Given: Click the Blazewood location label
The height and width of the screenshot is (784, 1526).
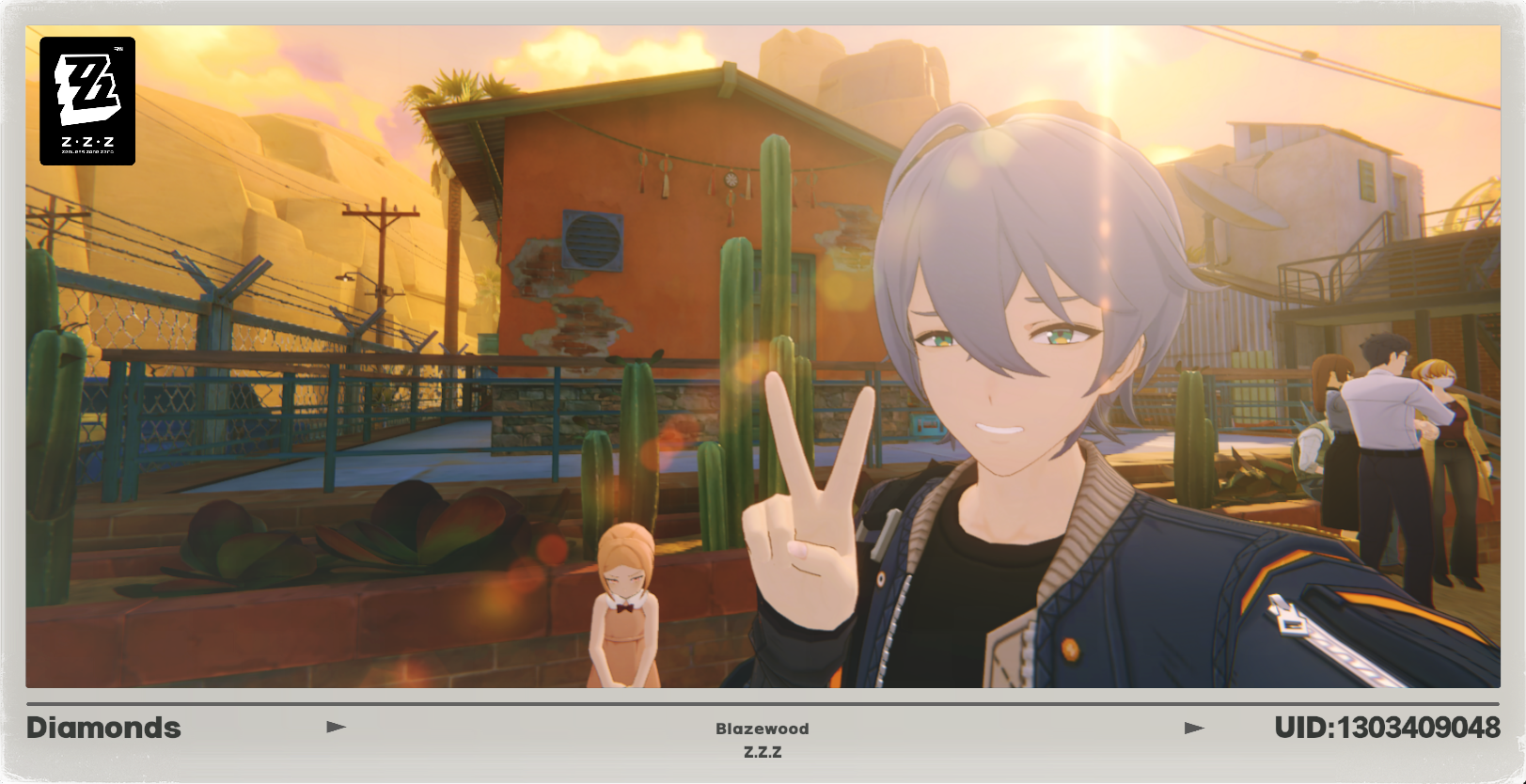Looking at the screenshot, I should (763, 728).
